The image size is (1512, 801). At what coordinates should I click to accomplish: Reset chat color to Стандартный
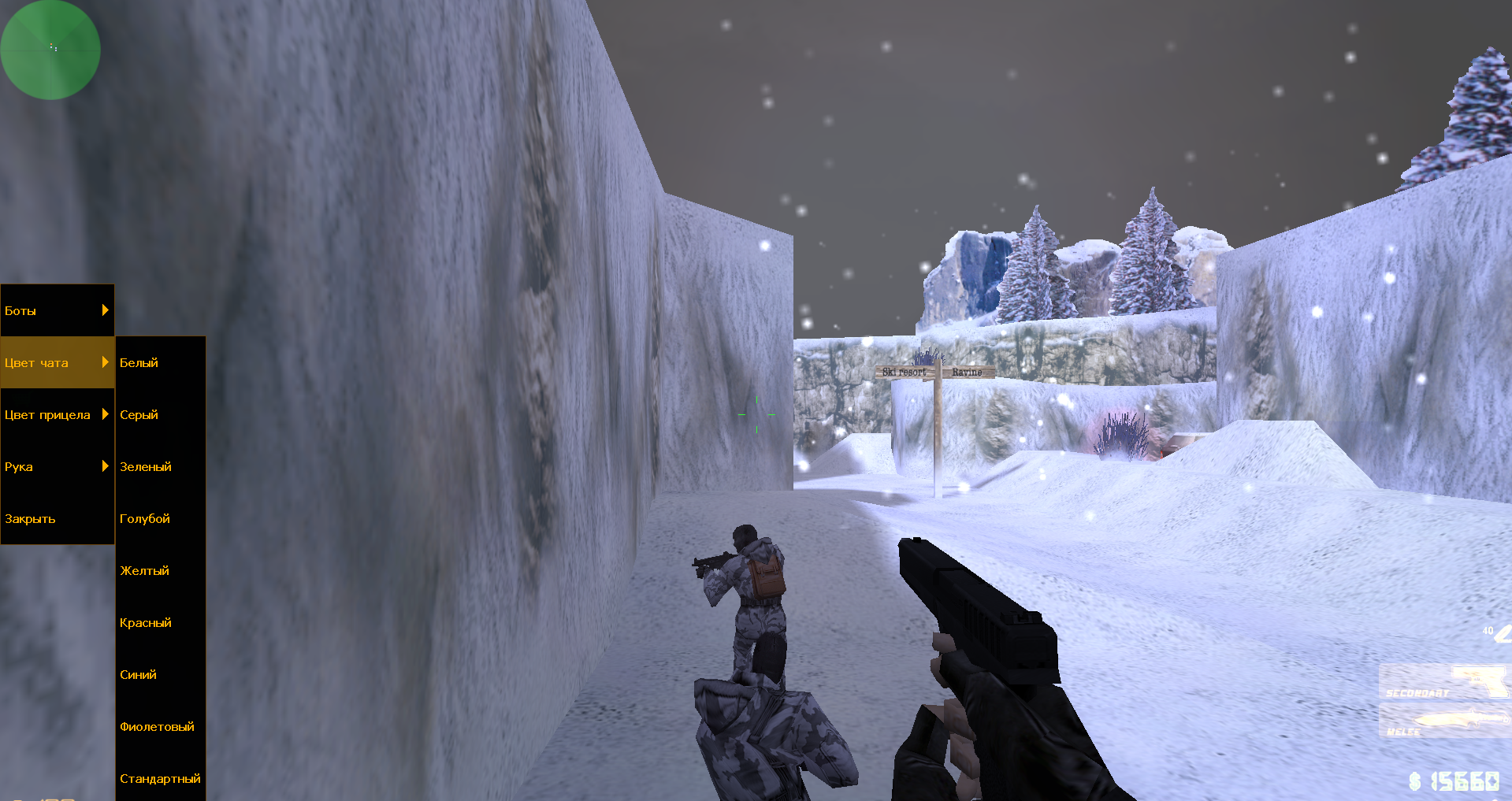[160, 778]
